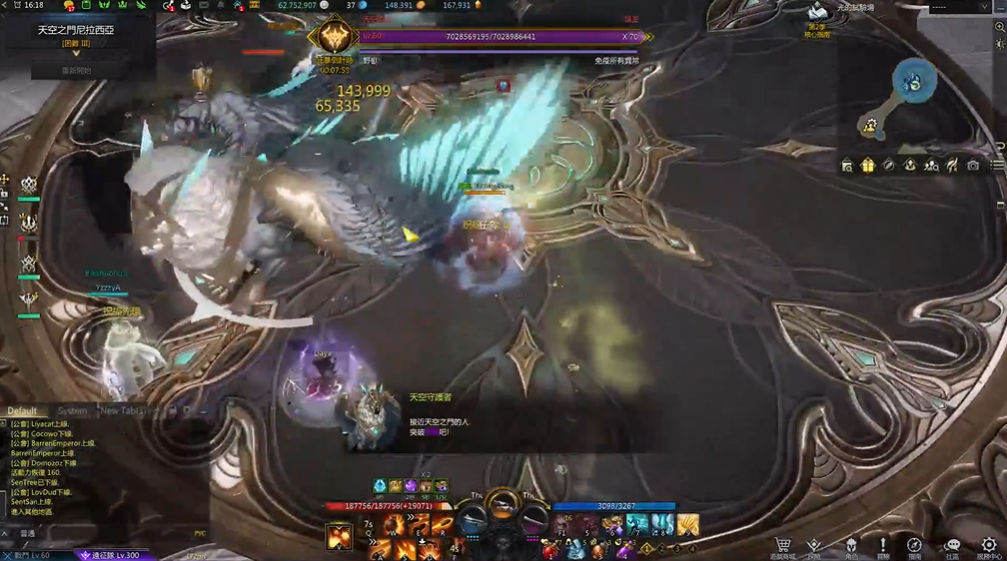The height and width of the screenshot is (561, 1007).
Task: Switch to the System chat tab
Action: coord(72,411)
